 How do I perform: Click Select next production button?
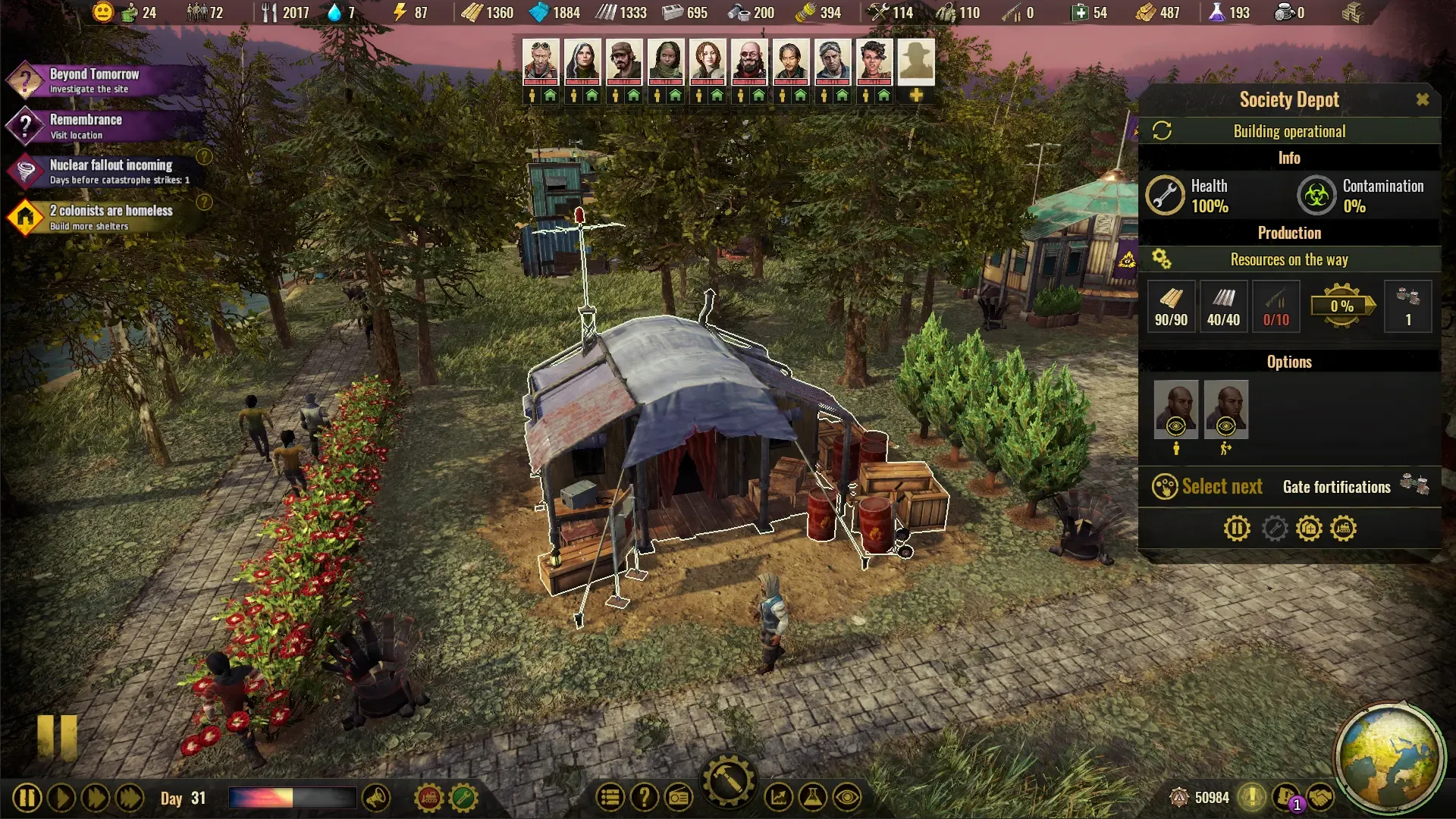click(x=1207, y=486)
